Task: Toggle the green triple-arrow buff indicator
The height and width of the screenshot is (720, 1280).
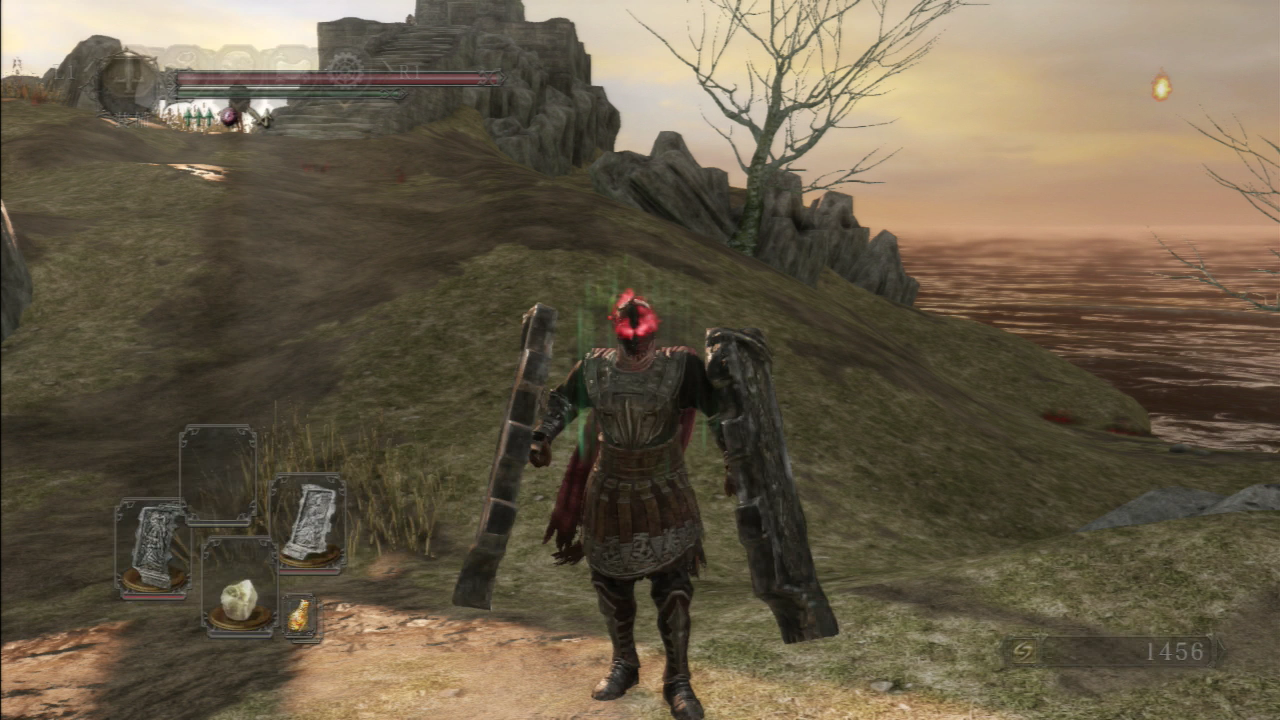Action: [196, 115]
